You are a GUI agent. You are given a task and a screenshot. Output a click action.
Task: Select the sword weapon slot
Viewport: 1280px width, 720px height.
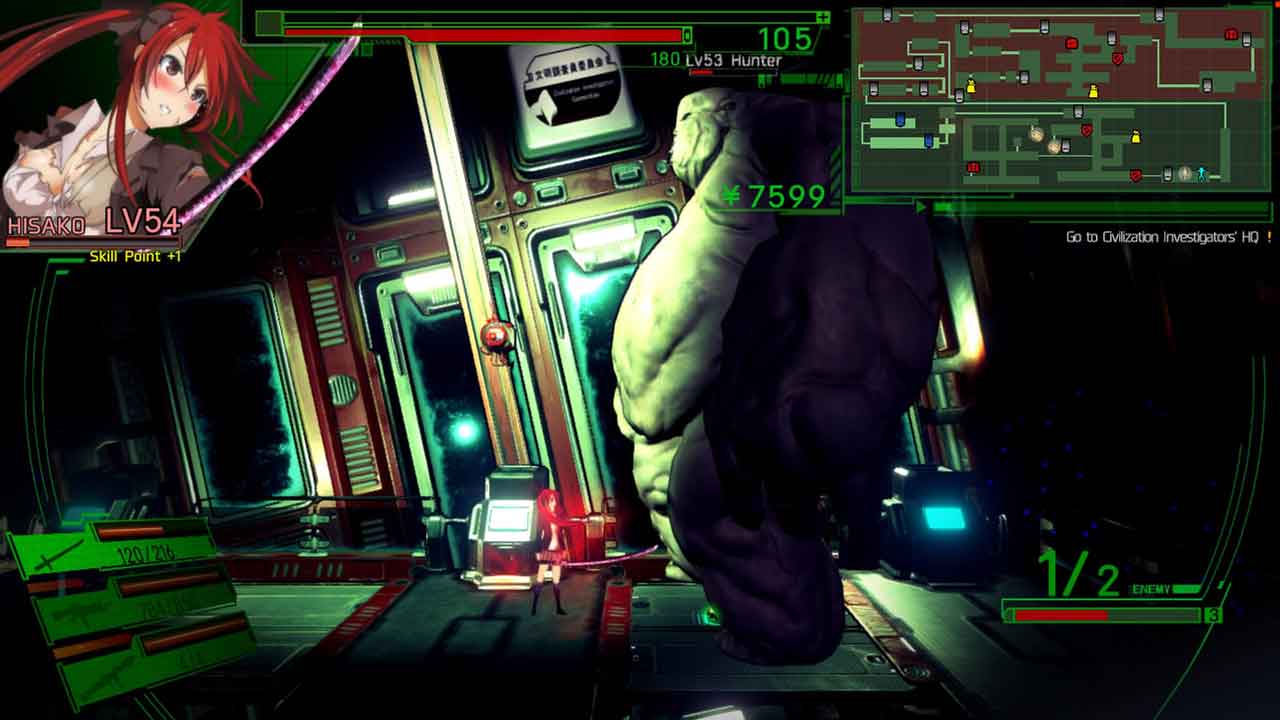110,546
